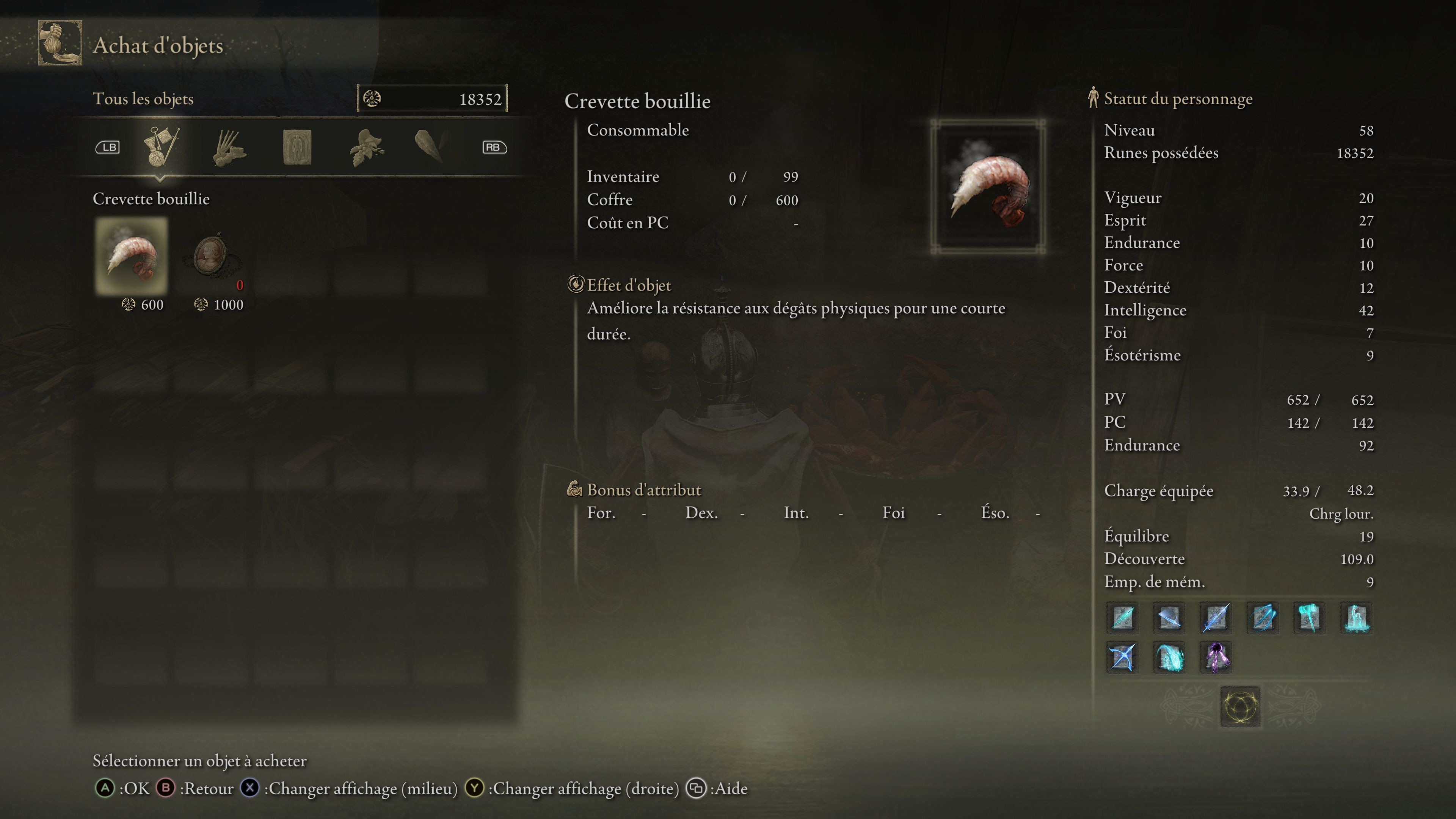The image size is (1456, 819).
Task: View the Crevette bouillie preview image
Action: point(987,187)
